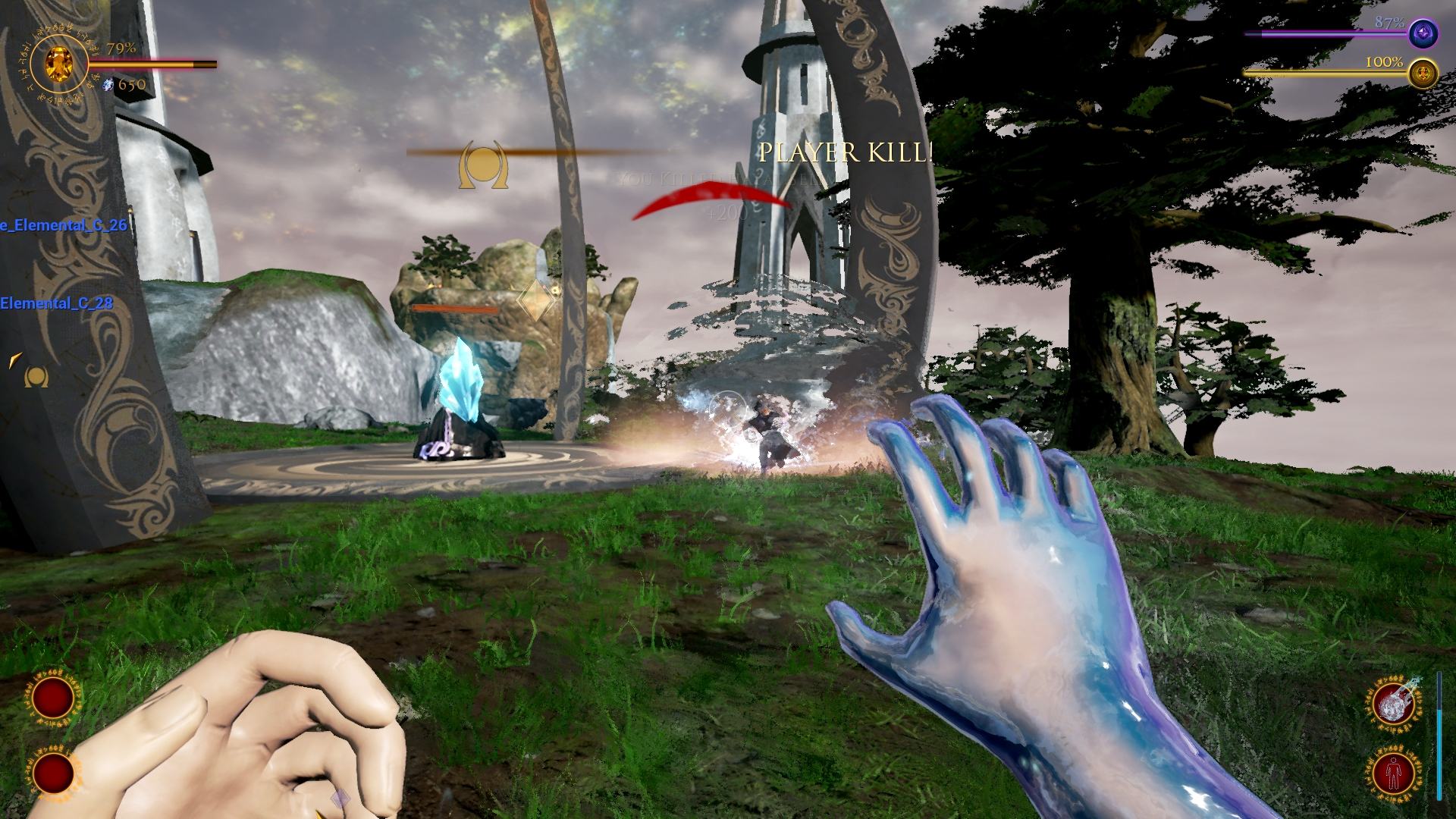Click the small blue crystal currency icon
1456x819 pixels.
tap(108, 84)
